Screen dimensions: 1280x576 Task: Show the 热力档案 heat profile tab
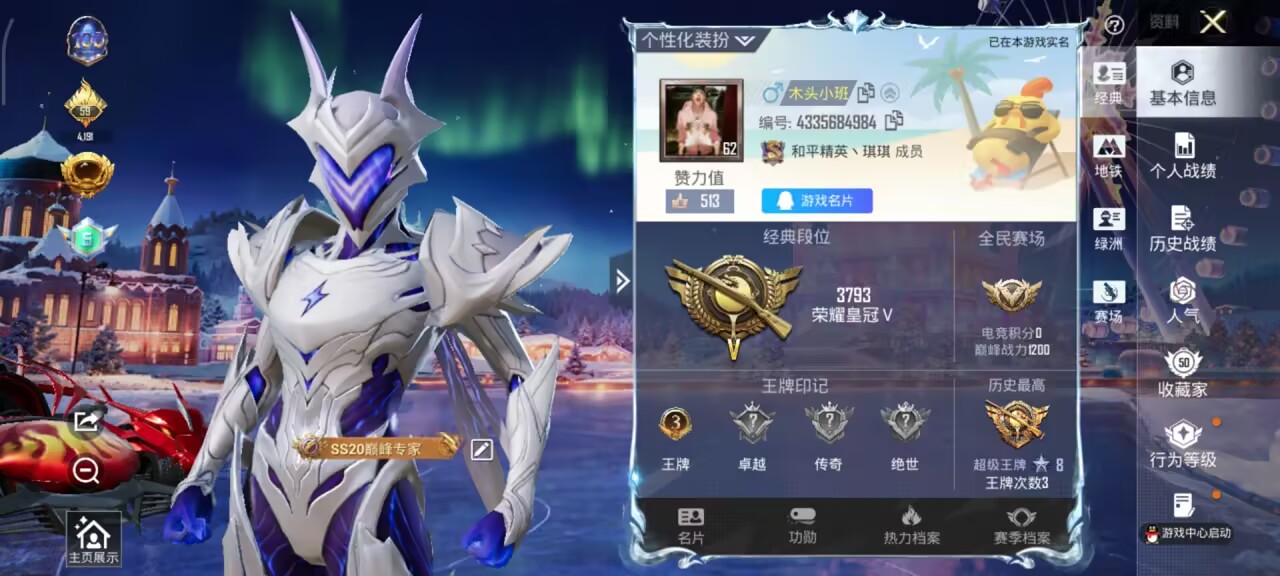point(911,527)
